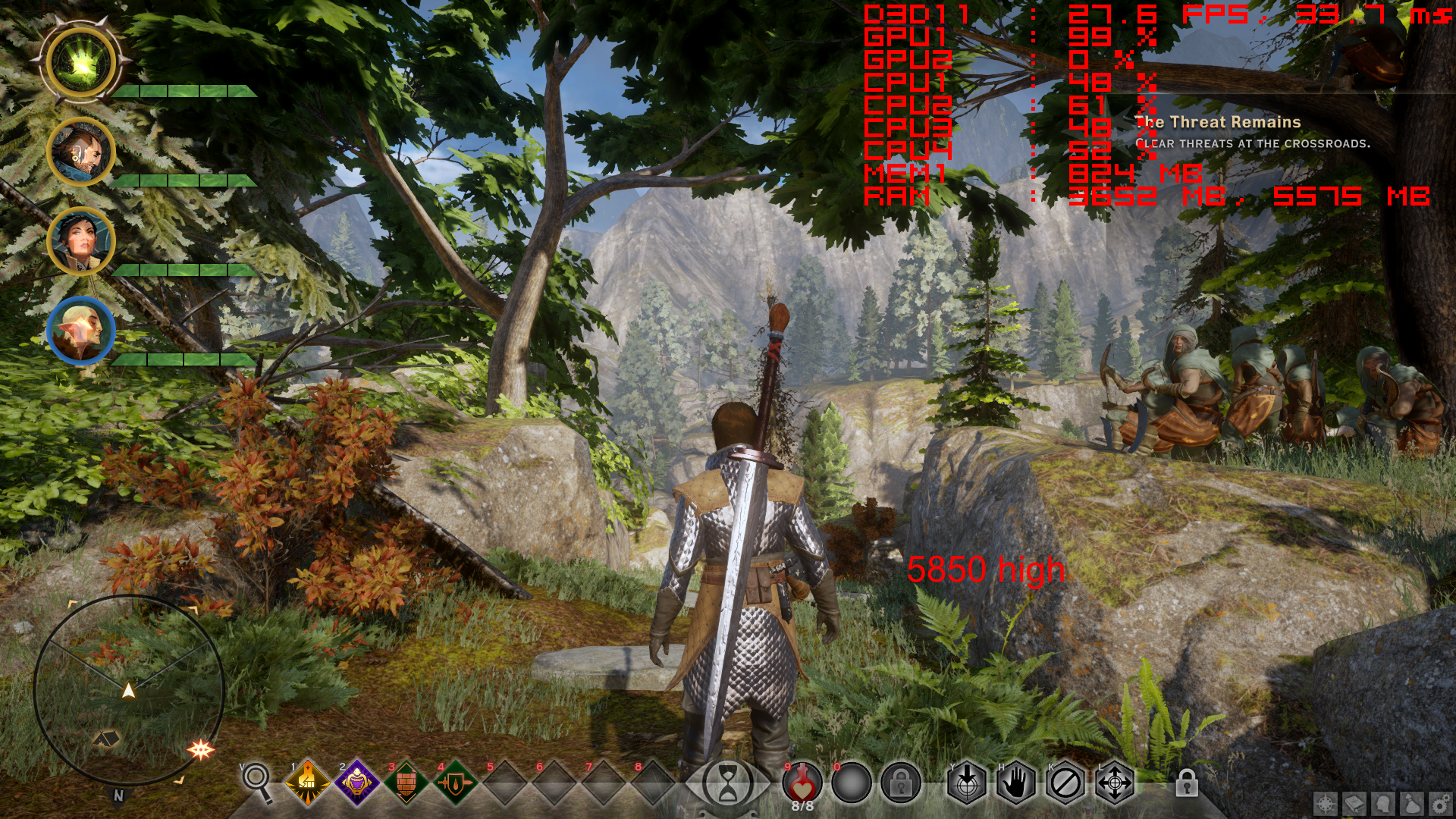This screenshot has height=819, width=1456.
Task: Use the golden fist ability in slot 1
Action: [x=307, y=783]
